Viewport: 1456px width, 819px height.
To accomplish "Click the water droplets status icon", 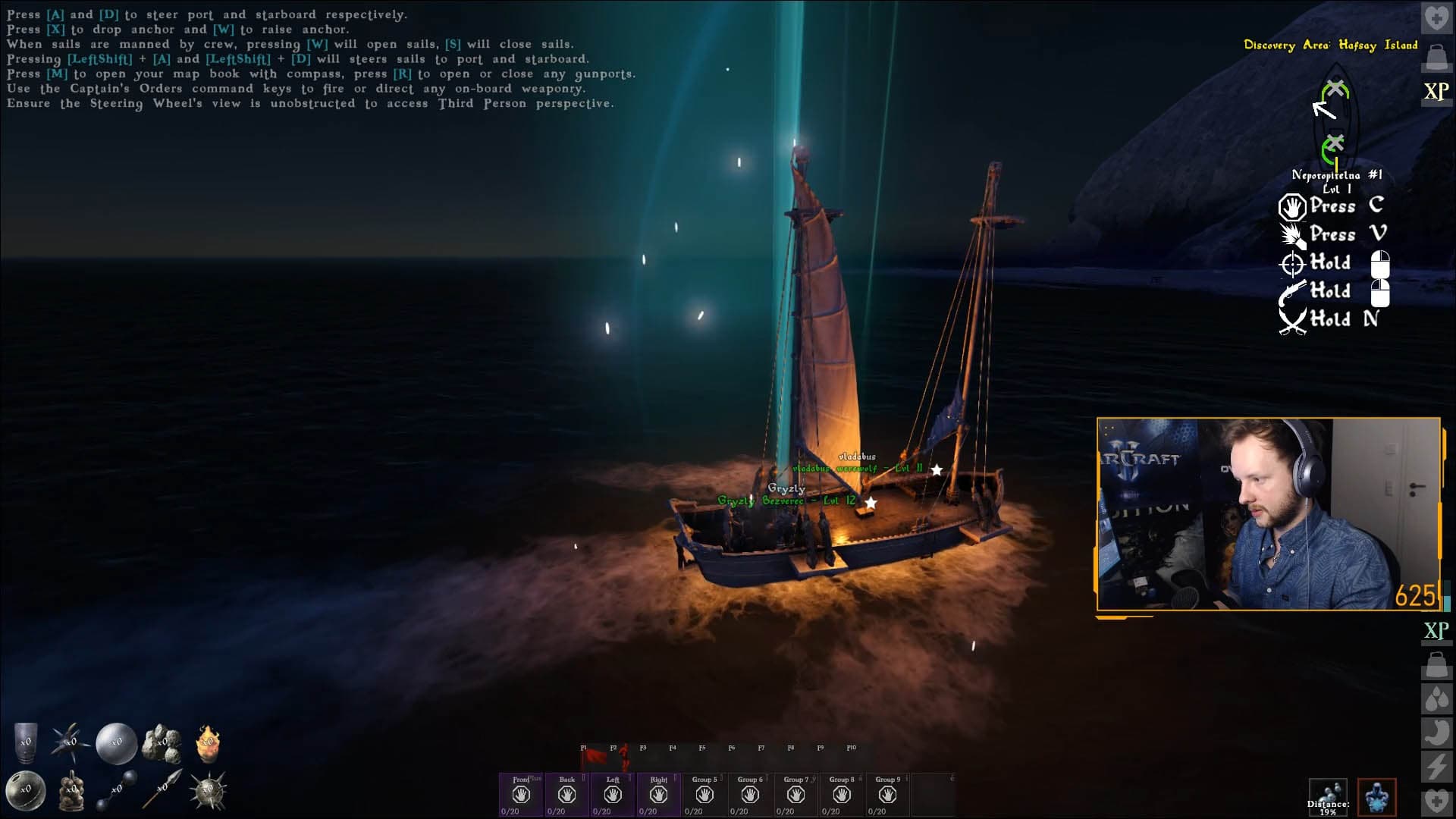I will coord(1436,699).
